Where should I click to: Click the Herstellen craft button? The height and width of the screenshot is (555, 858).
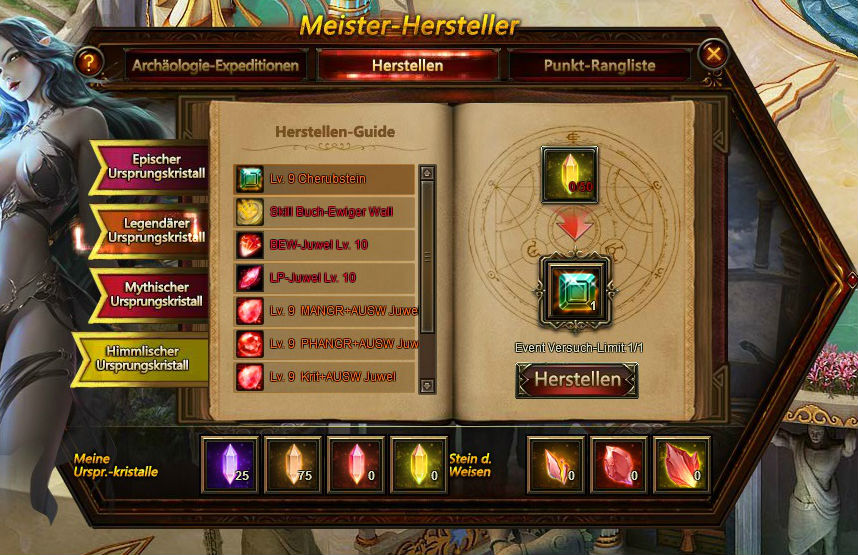577,380
